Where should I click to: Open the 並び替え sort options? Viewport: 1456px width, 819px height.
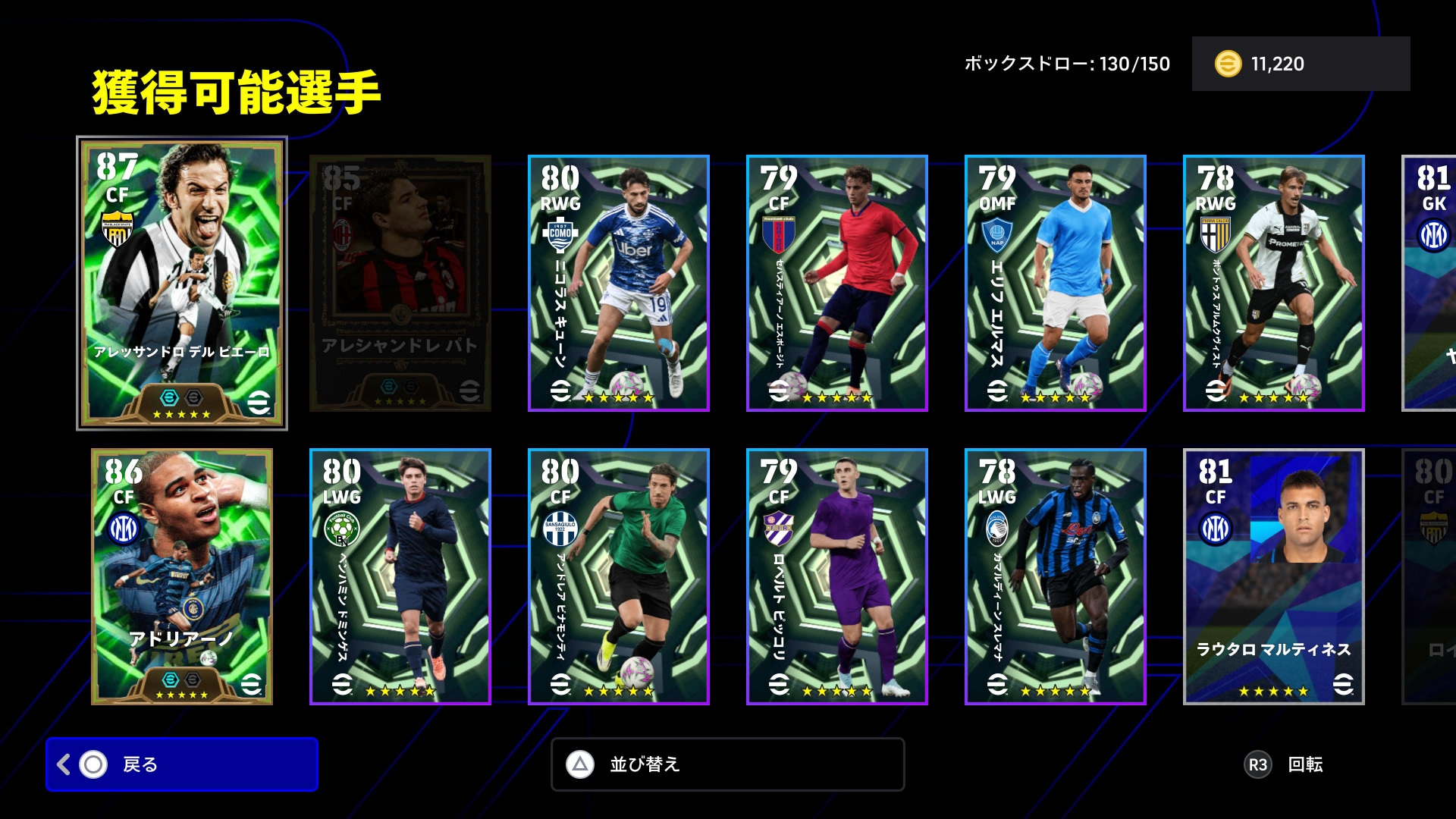coord(727,764)
